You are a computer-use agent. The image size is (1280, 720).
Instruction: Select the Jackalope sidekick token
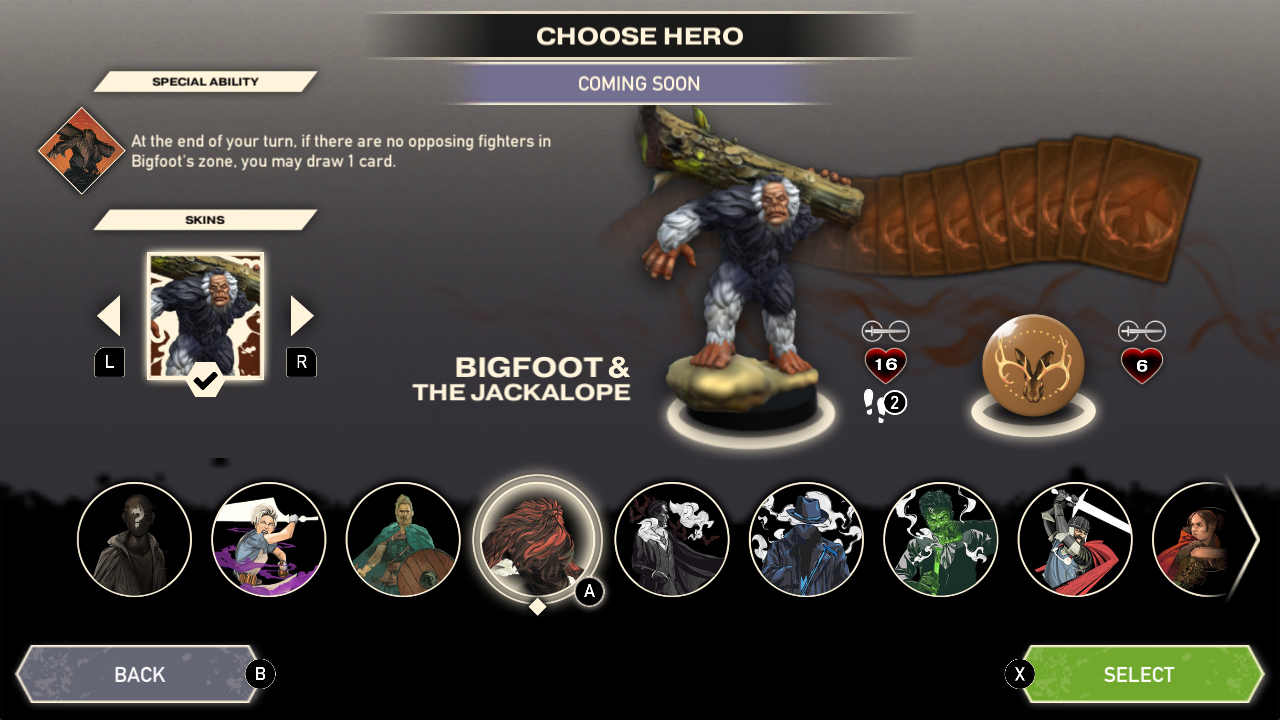click(1035, 365)
